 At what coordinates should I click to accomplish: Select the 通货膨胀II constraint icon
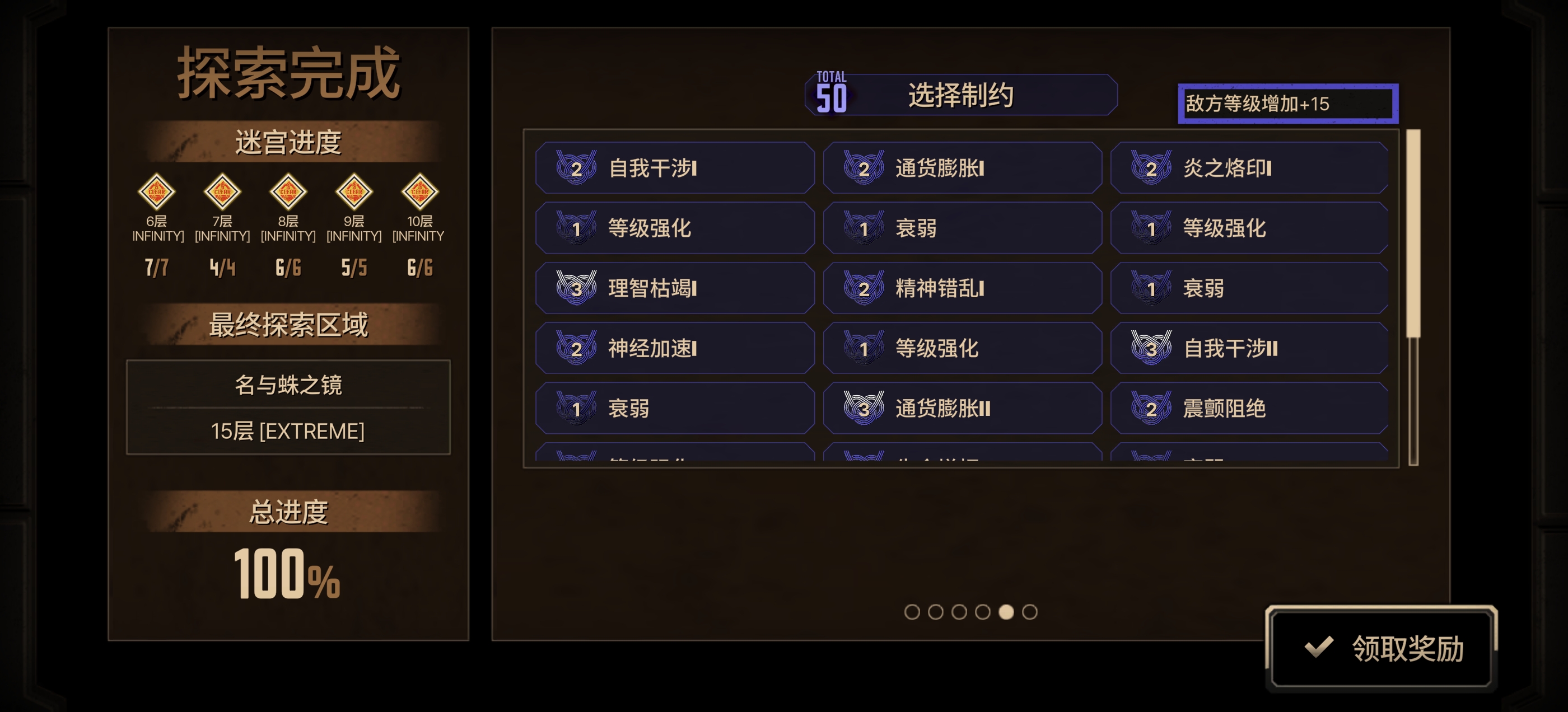(862, 408)
